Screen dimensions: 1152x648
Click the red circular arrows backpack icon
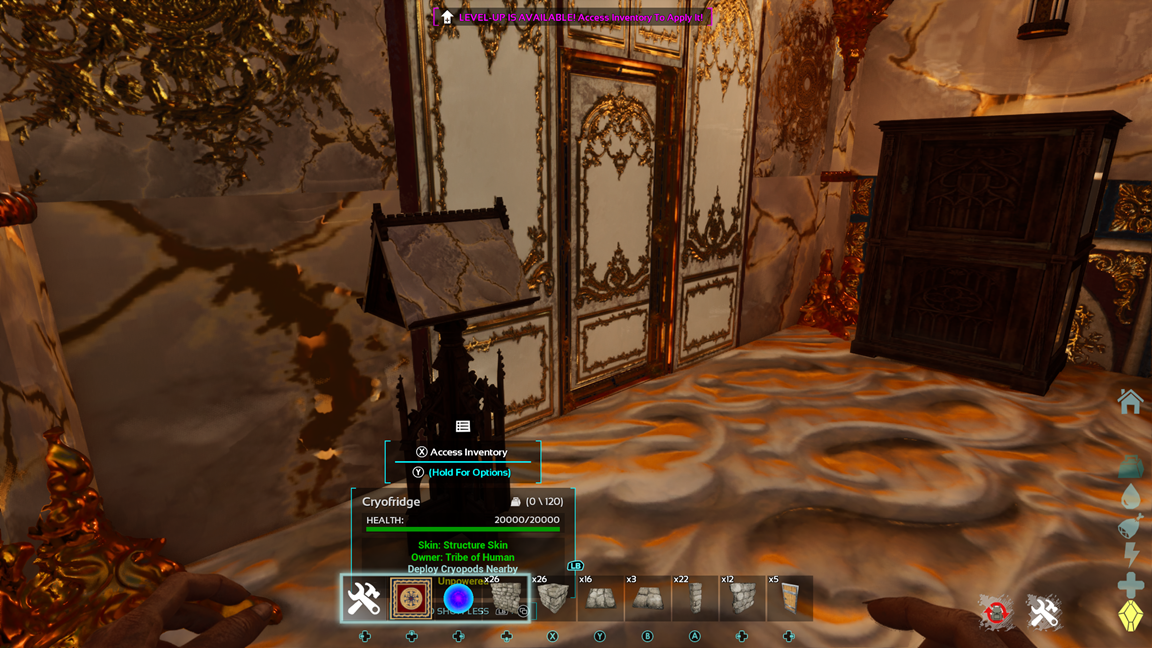(x=996, y=613)
